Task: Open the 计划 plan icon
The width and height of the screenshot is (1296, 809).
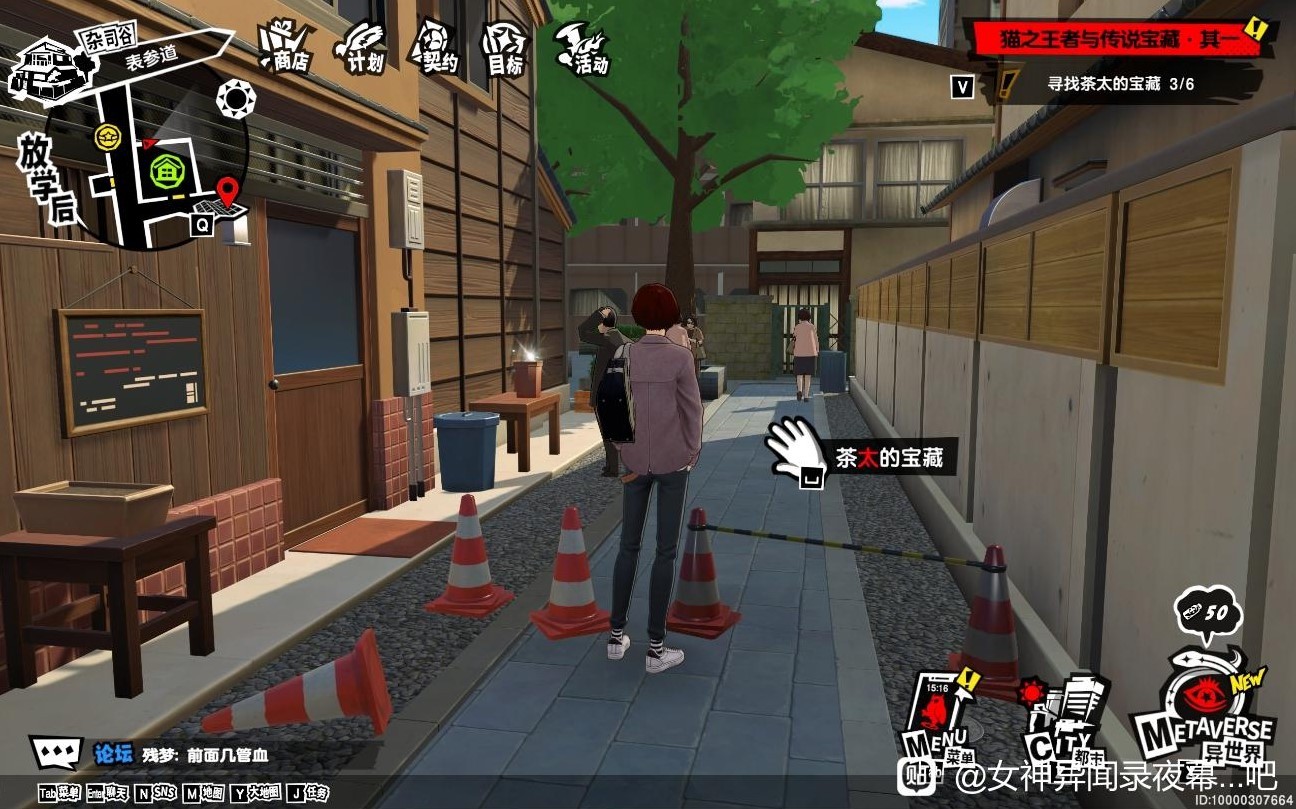Action: point(360,48)
